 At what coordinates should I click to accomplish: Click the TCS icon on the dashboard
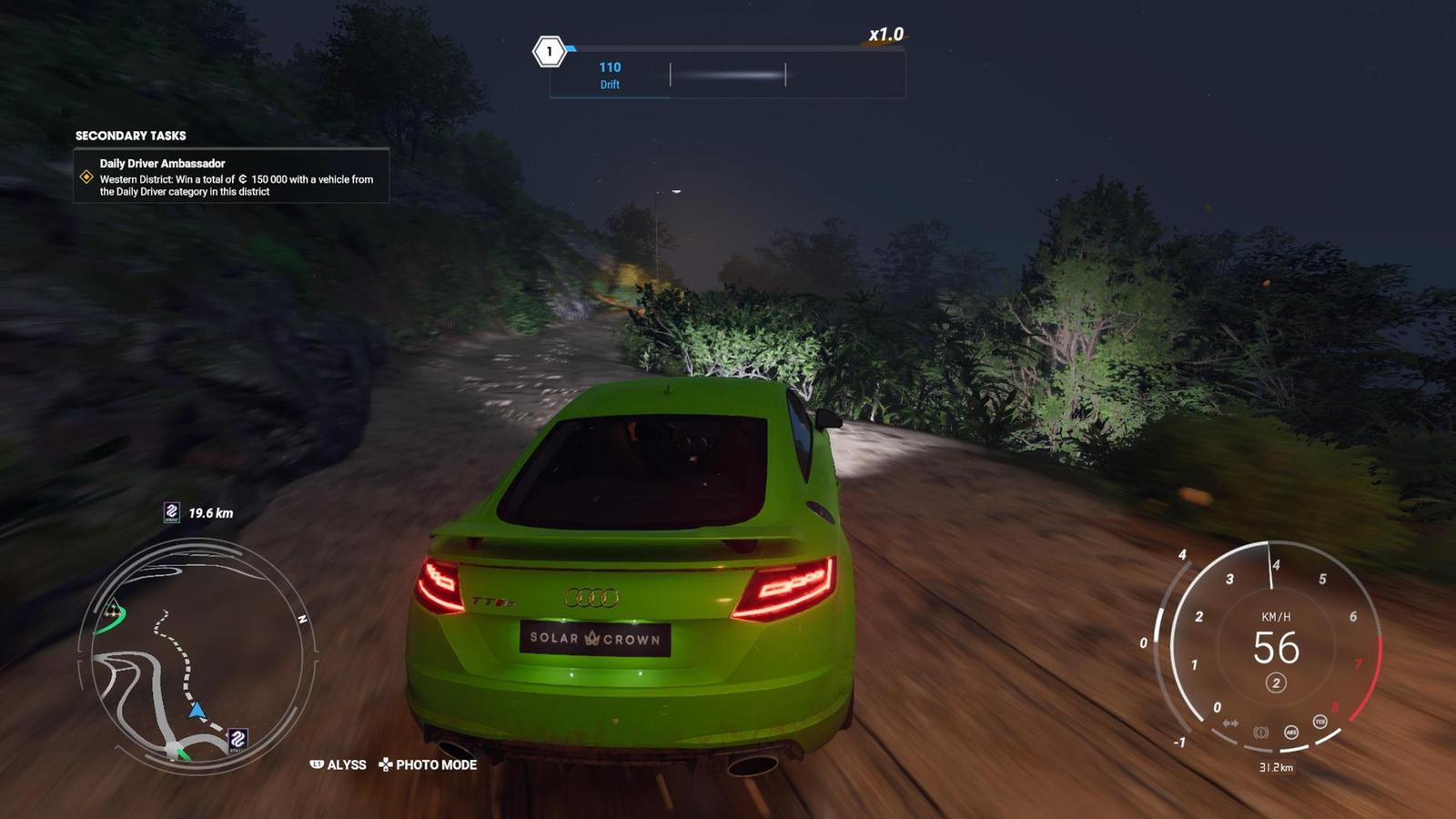point(1320,721)
